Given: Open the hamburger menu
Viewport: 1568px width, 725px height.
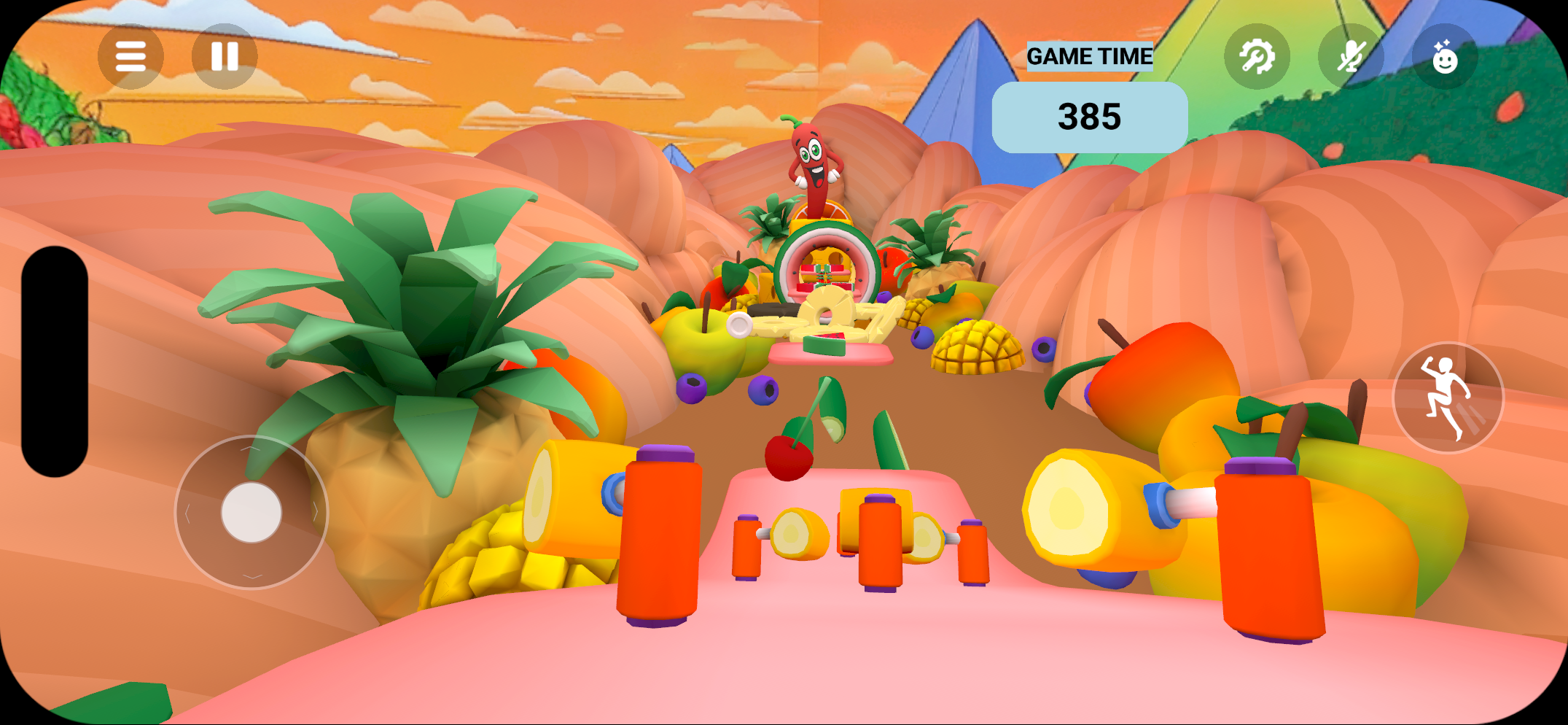Looking at the screenshot, I should coord(130,56).
